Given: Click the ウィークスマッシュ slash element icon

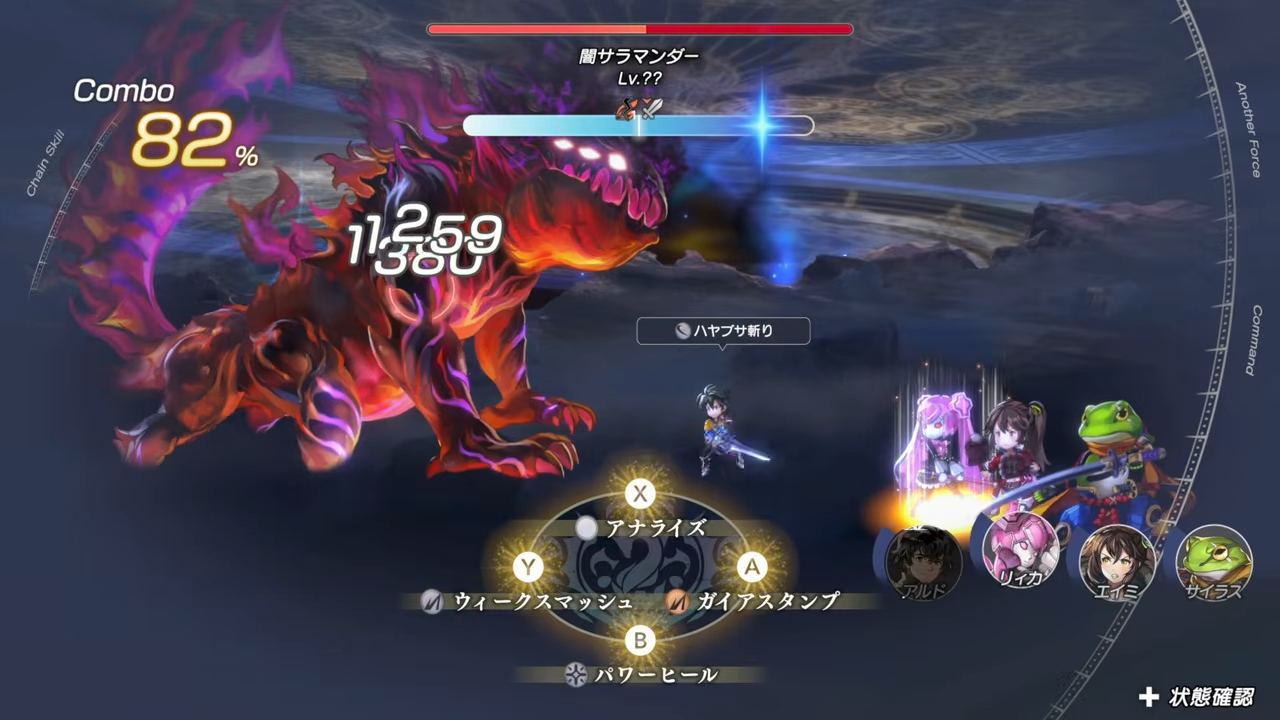Looking at the screenshot, I should coord(430,602).
